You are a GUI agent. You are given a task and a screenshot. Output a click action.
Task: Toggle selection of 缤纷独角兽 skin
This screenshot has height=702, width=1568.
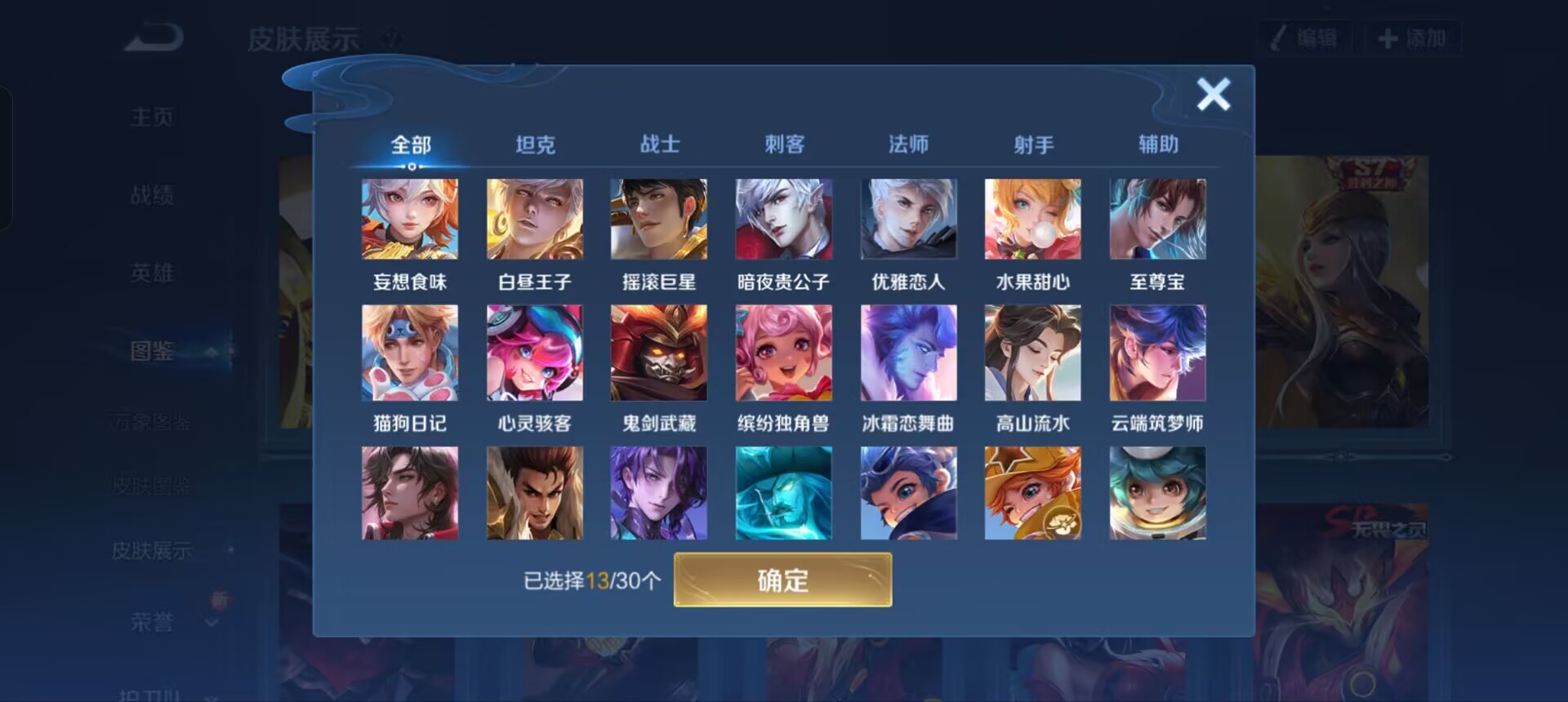pyautogui.click(x=784, y=352)
